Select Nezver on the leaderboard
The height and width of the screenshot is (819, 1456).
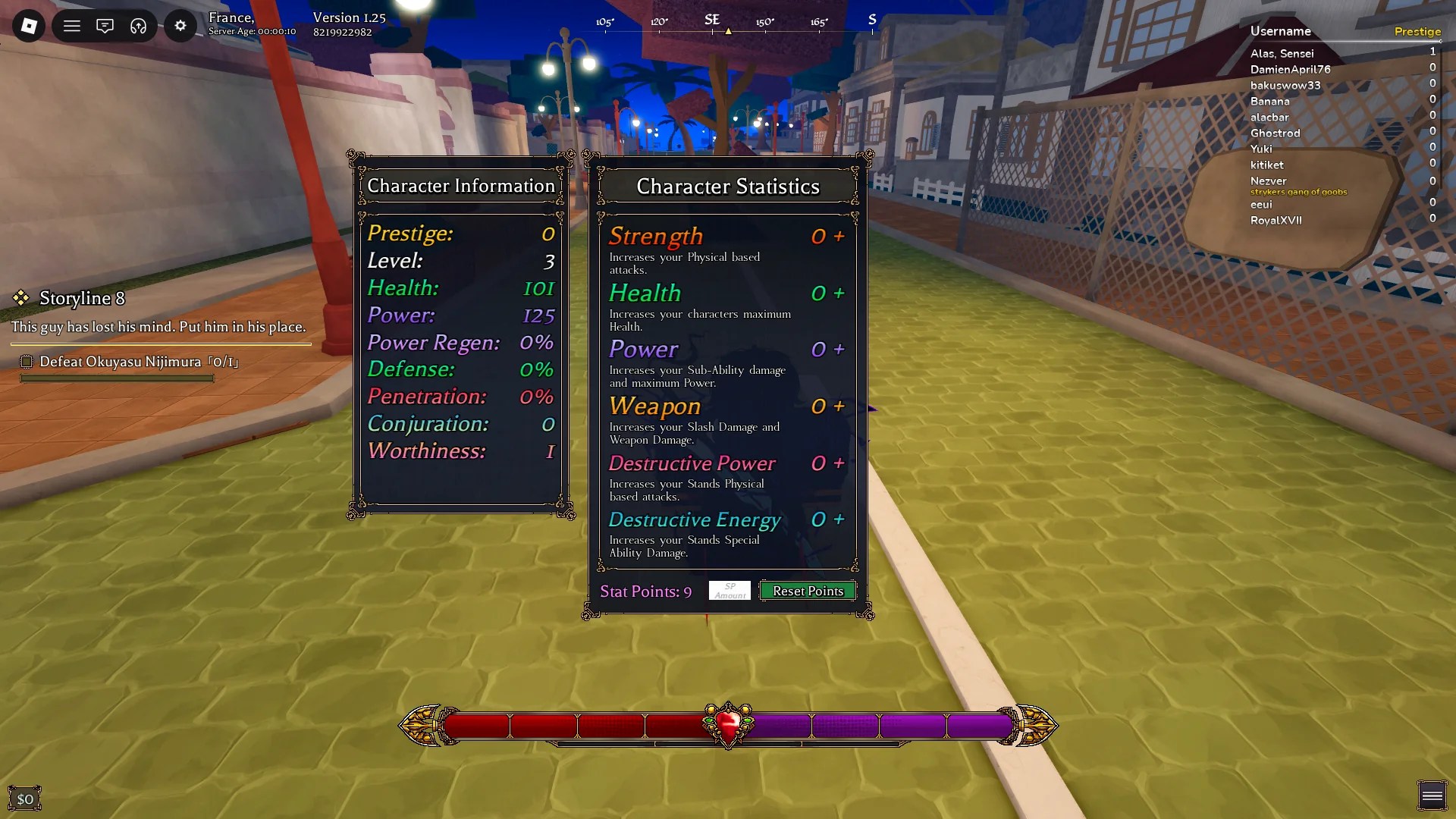(x=1268, y=180)
